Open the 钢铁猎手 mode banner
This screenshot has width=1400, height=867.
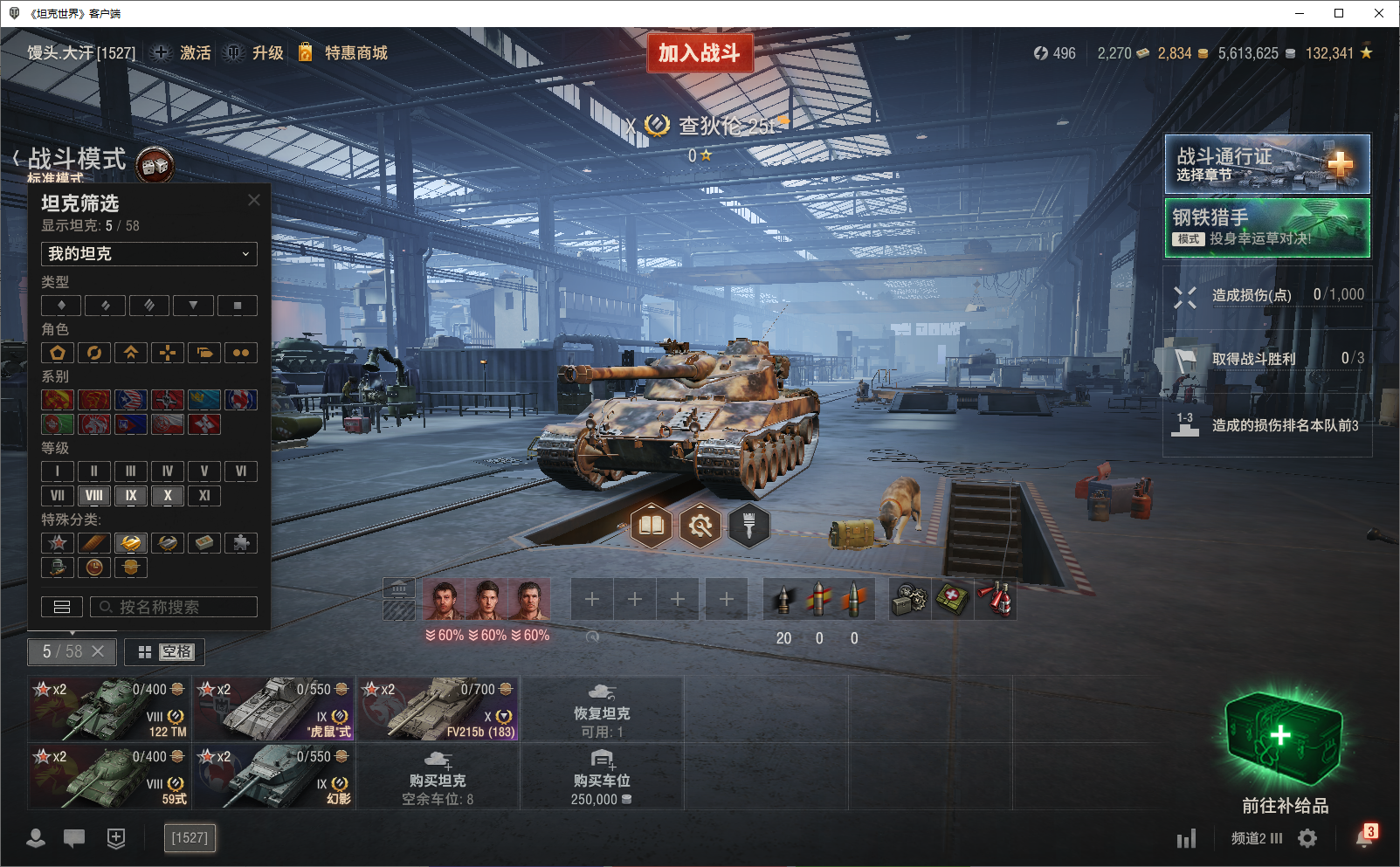(x=1267, y=228)
